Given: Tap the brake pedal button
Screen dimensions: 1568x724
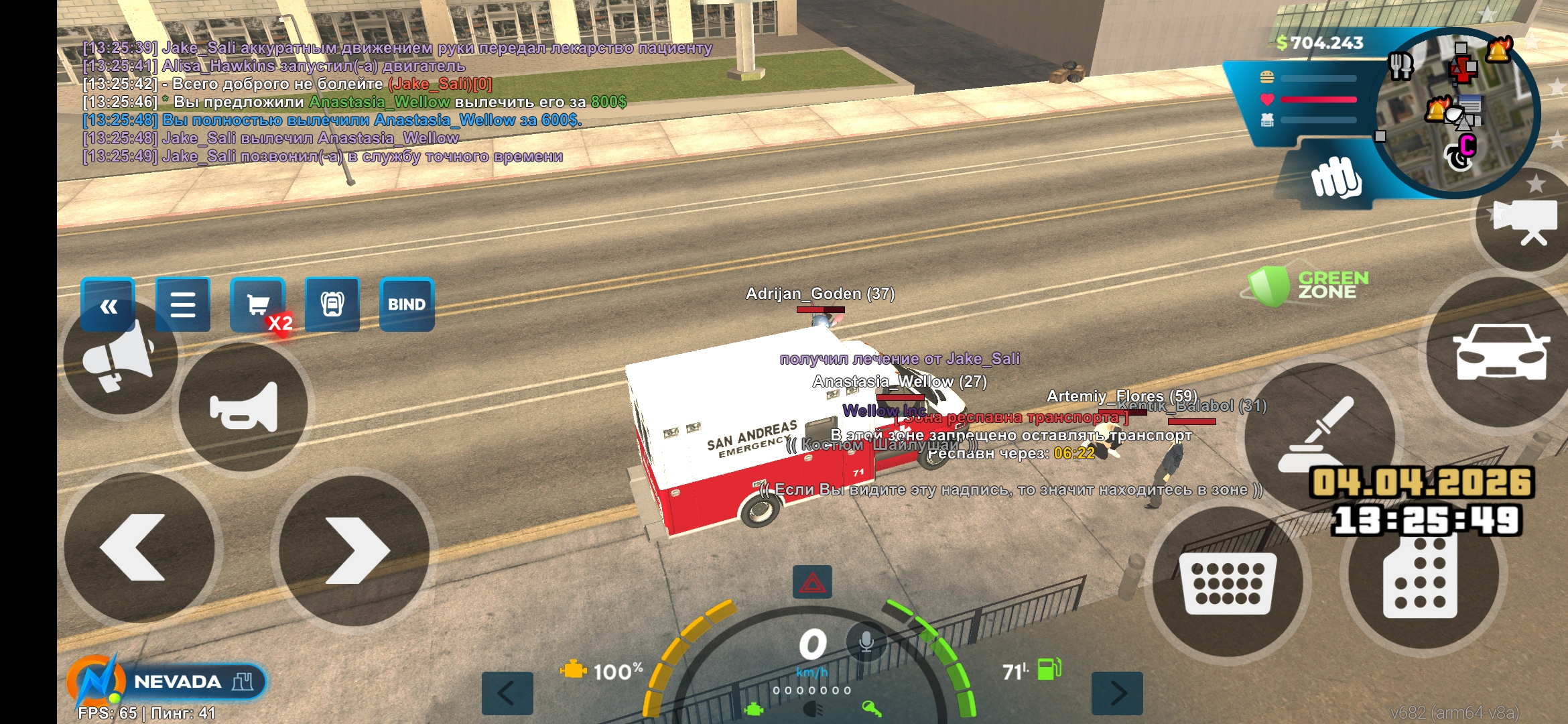Looking at the screenshot, I should pos(1227,581).
